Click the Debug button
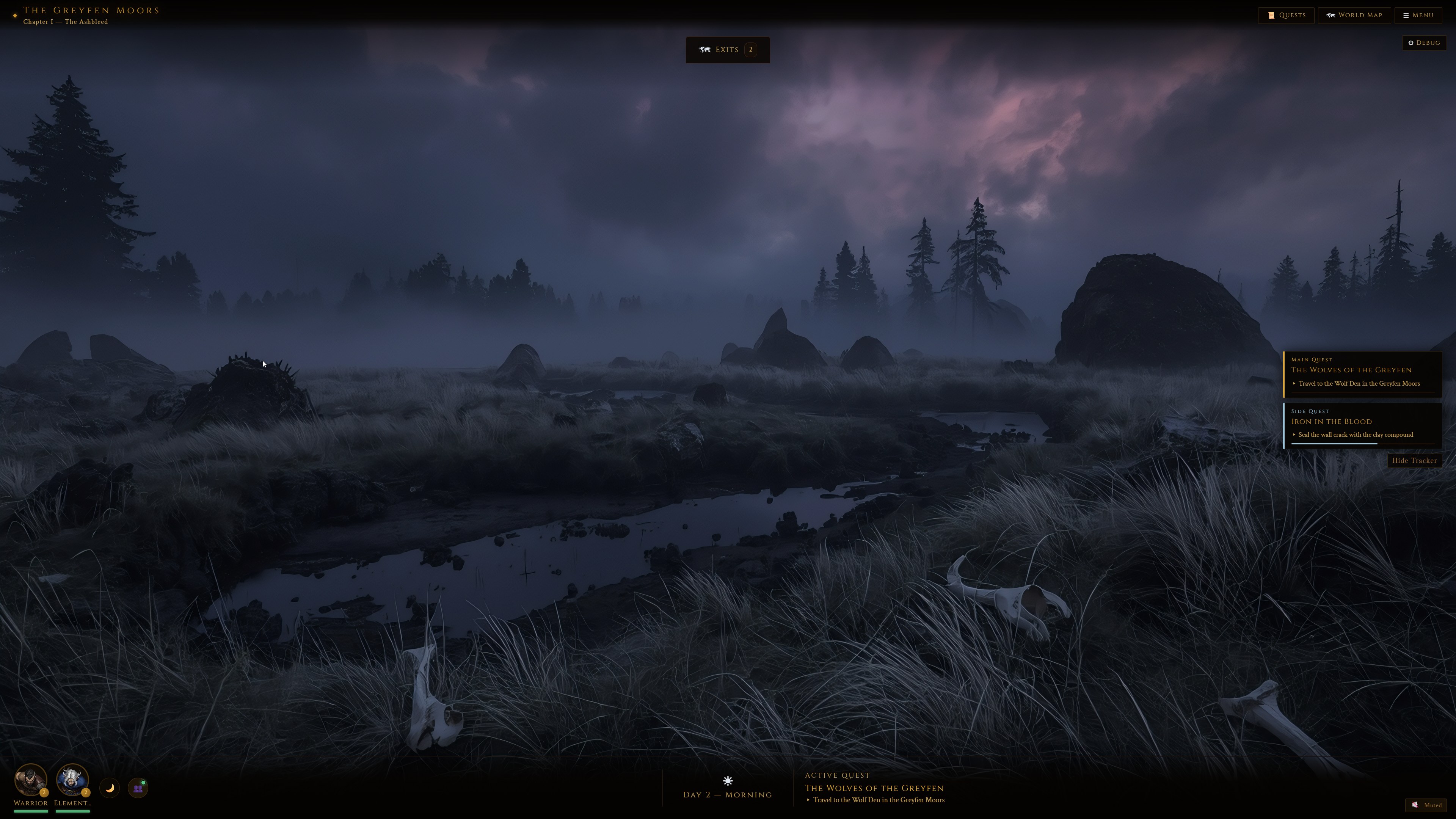The image size is (1456, 819). [1424, 42]
